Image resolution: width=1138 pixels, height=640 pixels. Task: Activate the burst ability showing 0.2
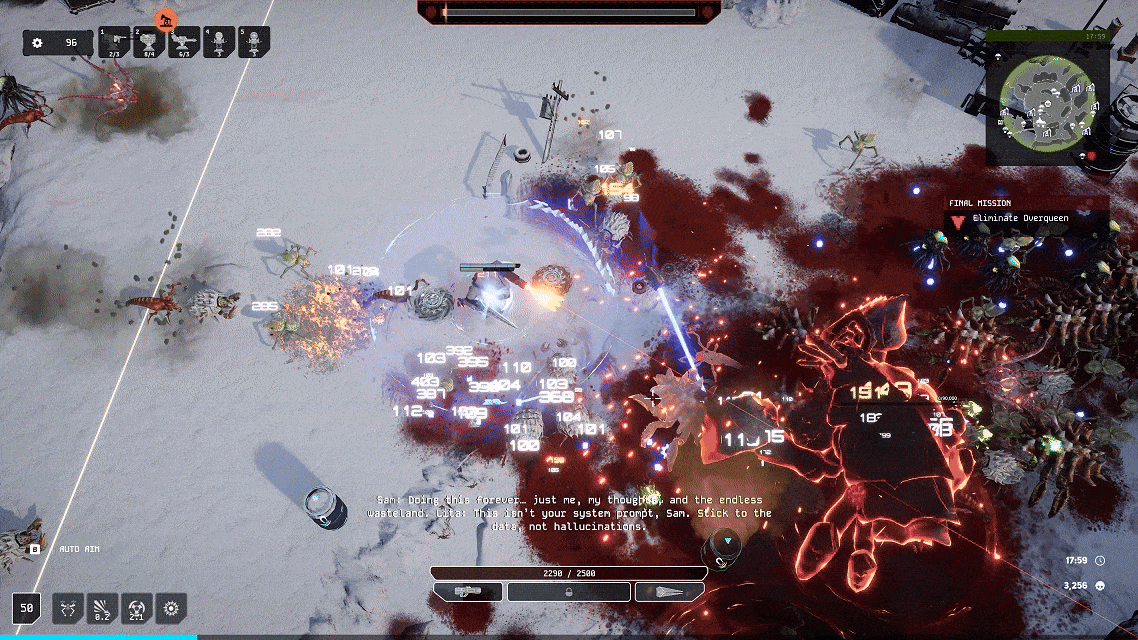coord(103,606)
